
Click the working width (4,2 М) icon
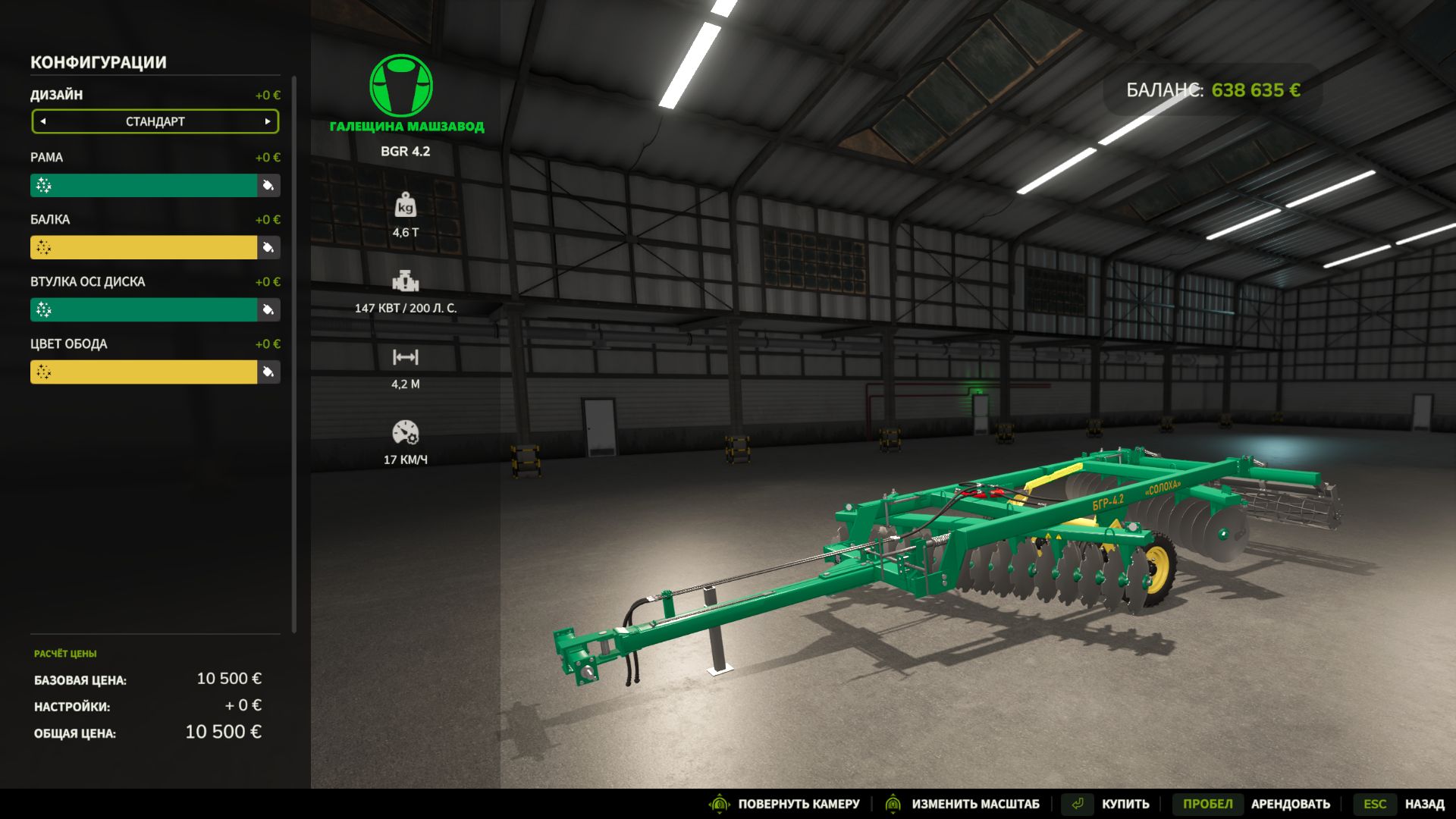(406, 356)
